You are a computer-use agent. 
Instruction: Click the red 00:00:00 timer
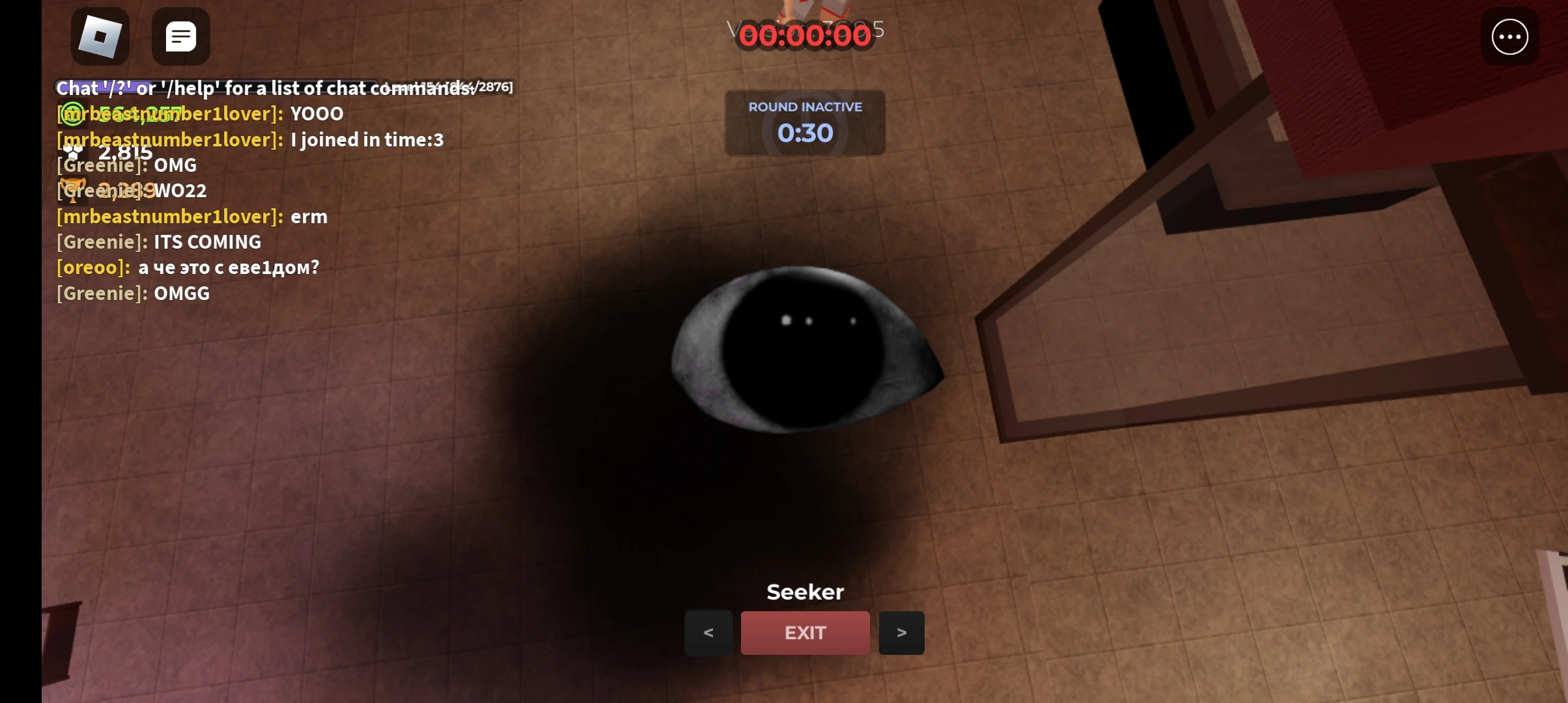(x=805, y=36)
